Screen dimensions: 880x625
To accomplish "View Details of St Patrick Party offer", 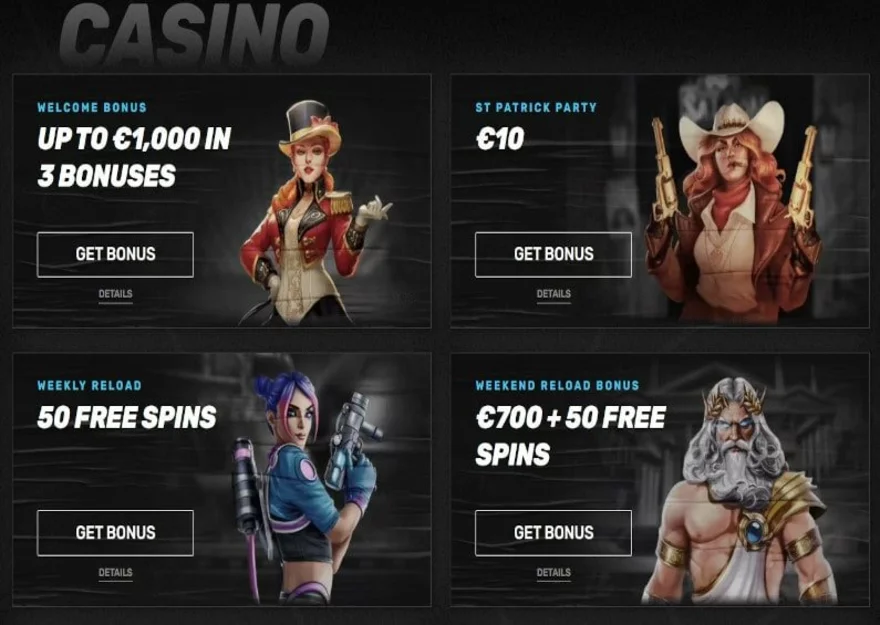I will tap(553, 294).
